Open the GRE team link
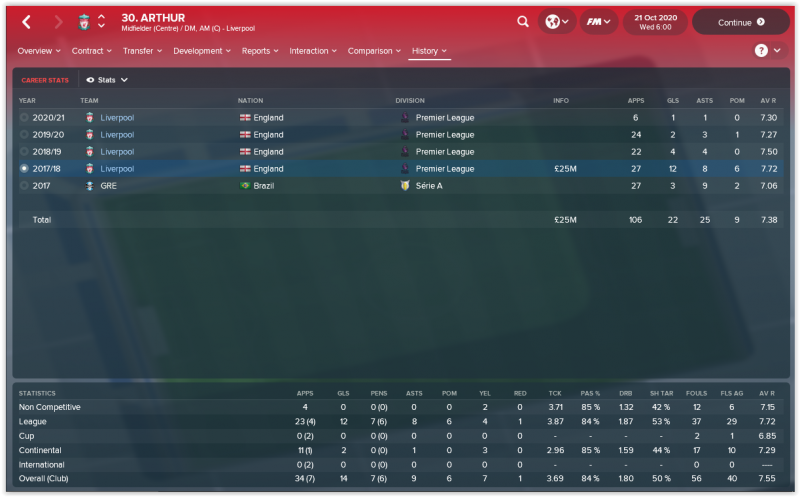Image resolution: width=800 pixels, height=497 pixels. tap(109, 186)
